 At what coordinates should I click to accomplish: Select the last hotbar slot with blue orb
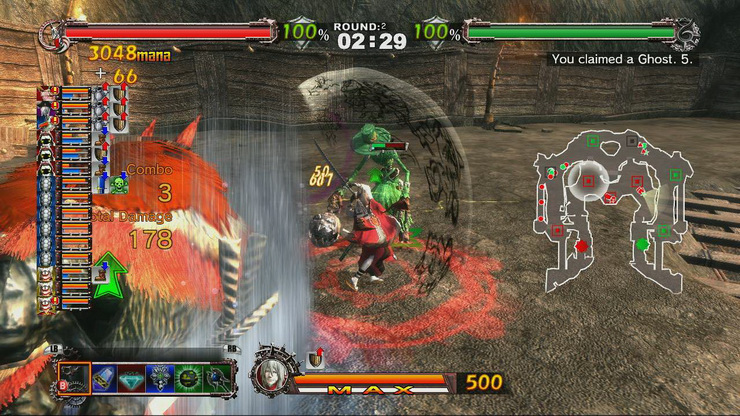click(x=217, y=377)
